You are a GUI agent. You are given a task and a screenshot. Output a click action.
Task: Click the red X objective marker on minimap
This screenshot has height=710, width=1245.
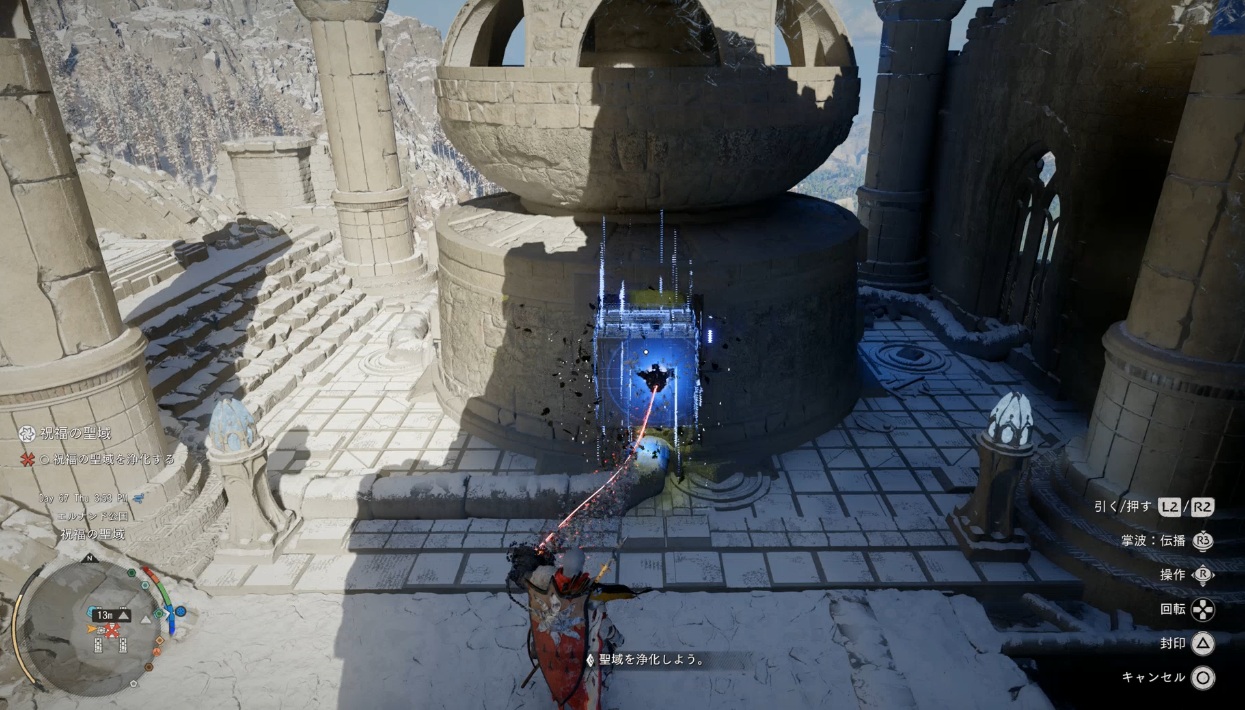pos(113,631)
